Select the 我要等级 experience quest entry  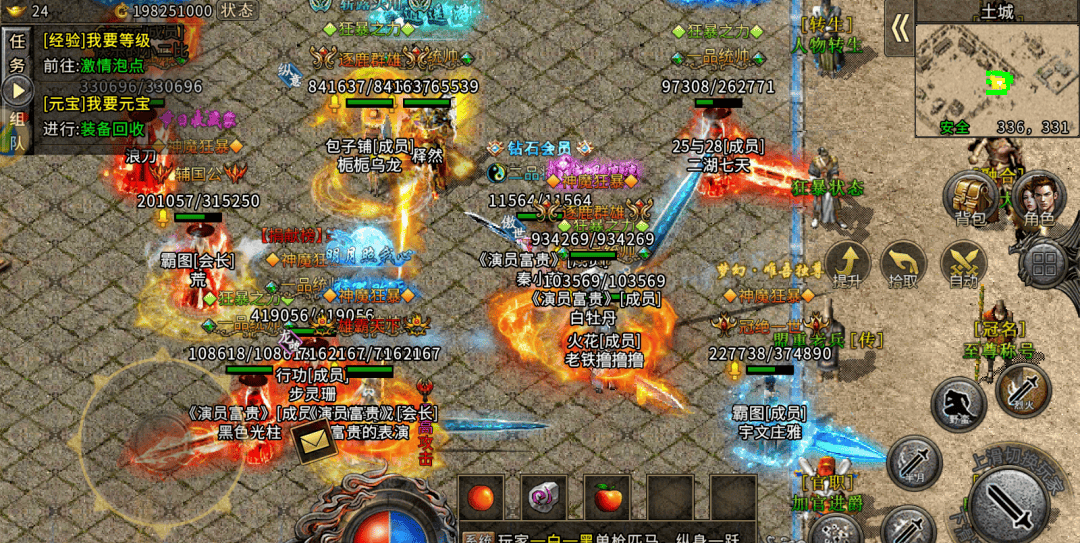click(96, 41)
